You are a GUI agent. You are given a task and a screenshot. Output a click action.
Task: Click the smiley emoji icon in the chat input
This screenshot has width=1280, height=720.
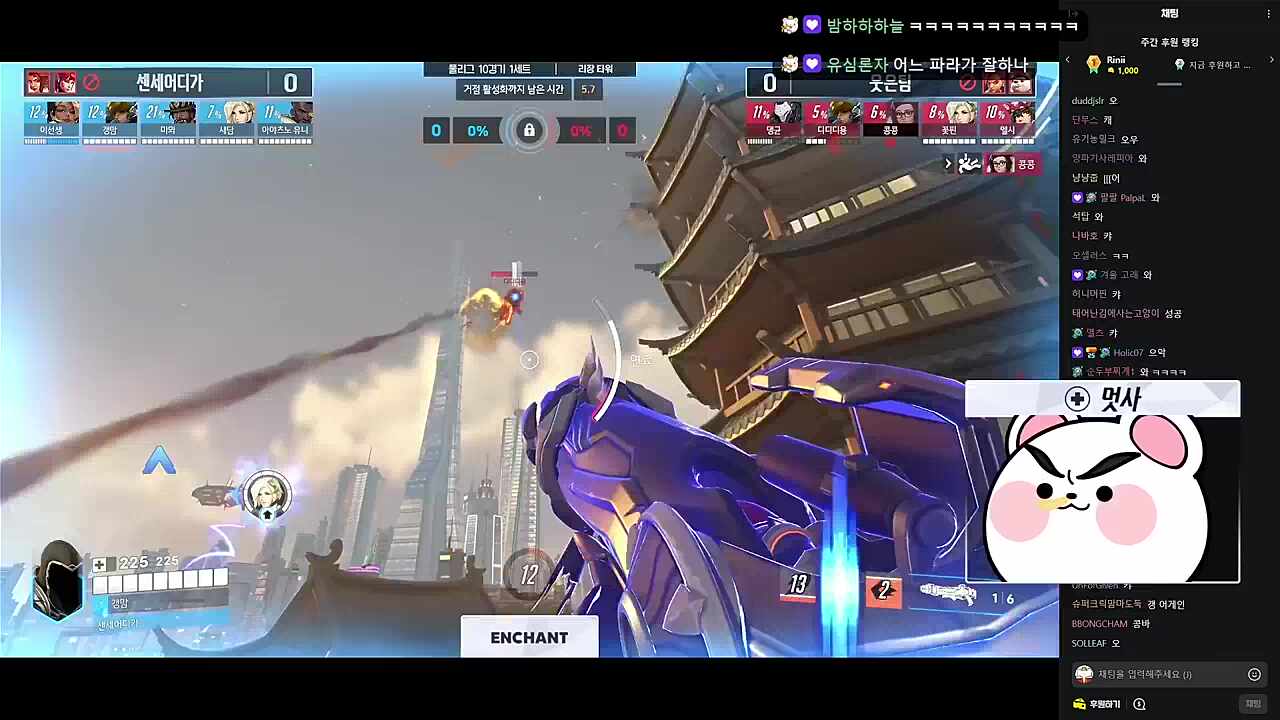click(1253, 674)
